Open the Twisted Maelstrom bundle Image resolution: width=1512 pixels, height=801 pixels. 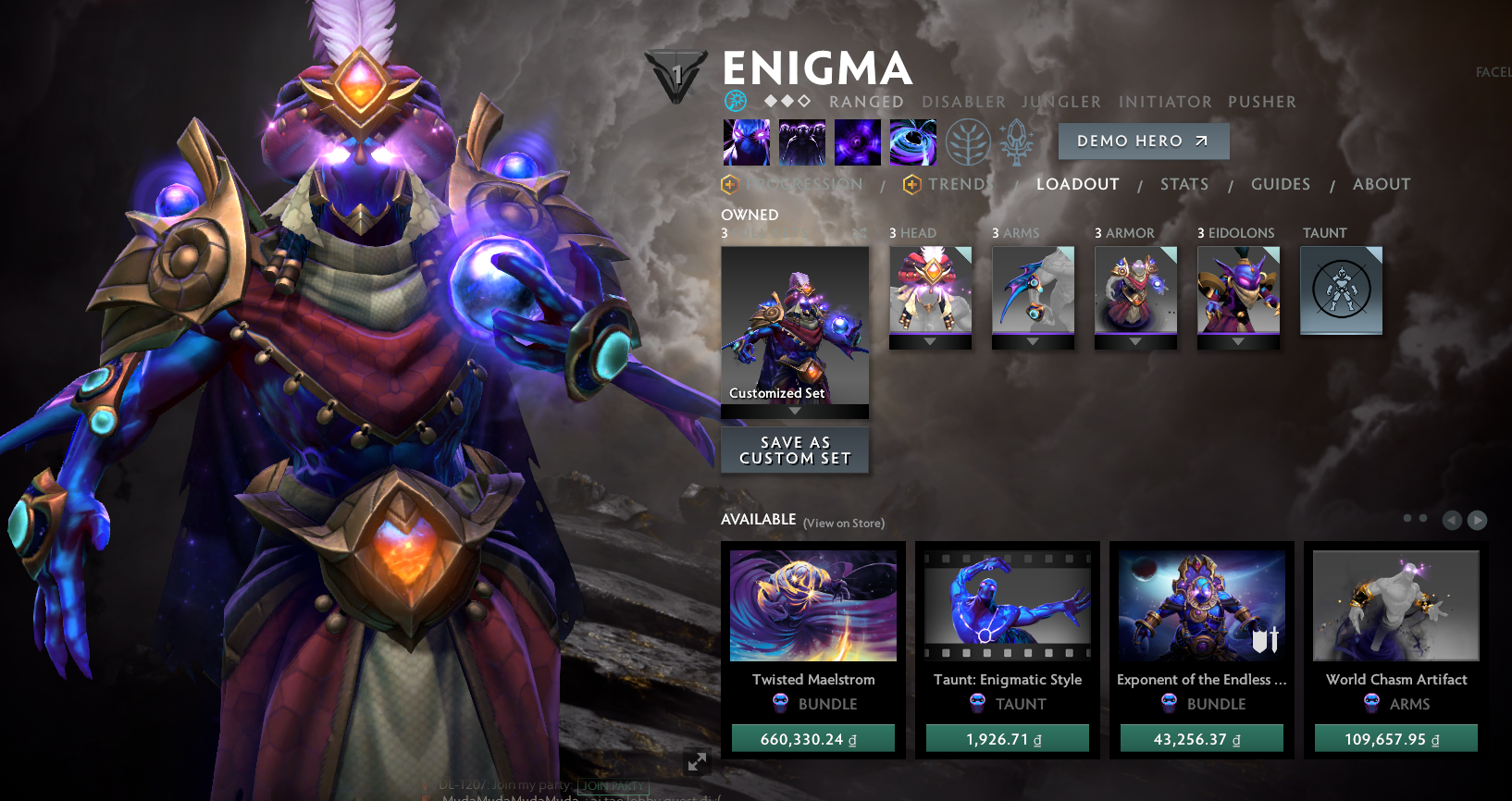tap(812, 606)
